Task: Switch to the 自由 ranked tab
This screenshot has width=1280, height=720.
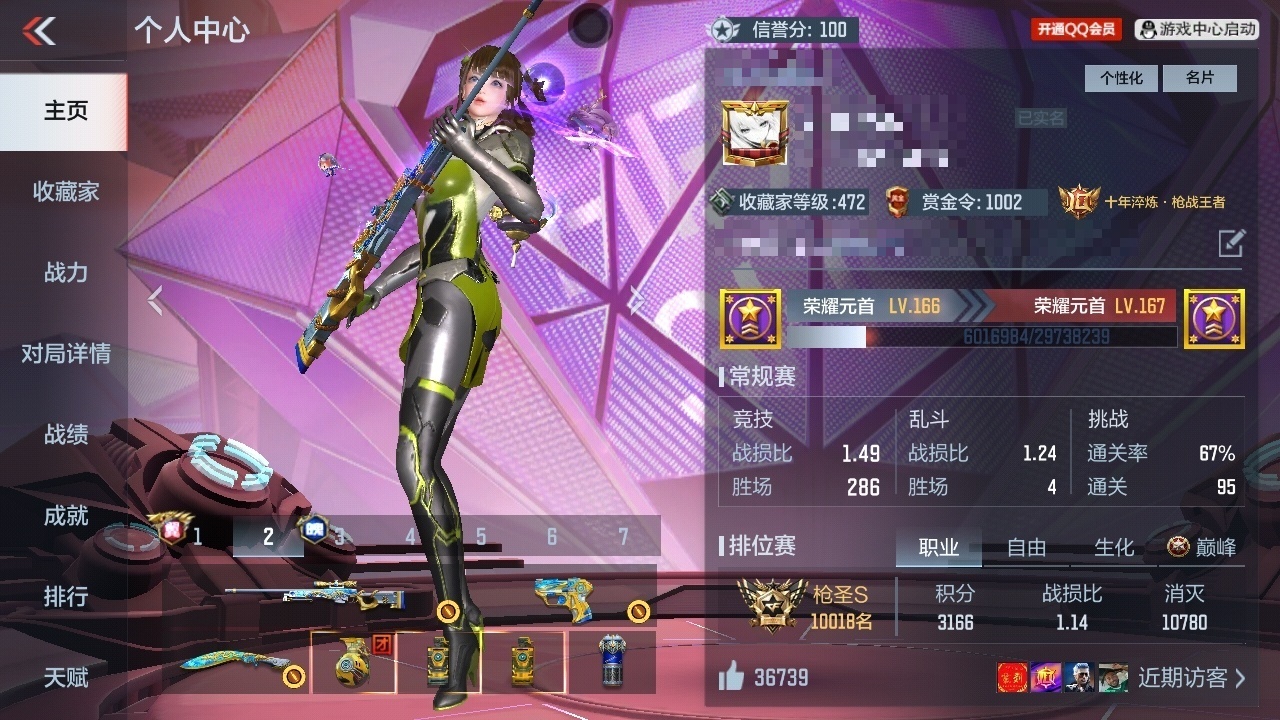Action: coord(1026,547)
